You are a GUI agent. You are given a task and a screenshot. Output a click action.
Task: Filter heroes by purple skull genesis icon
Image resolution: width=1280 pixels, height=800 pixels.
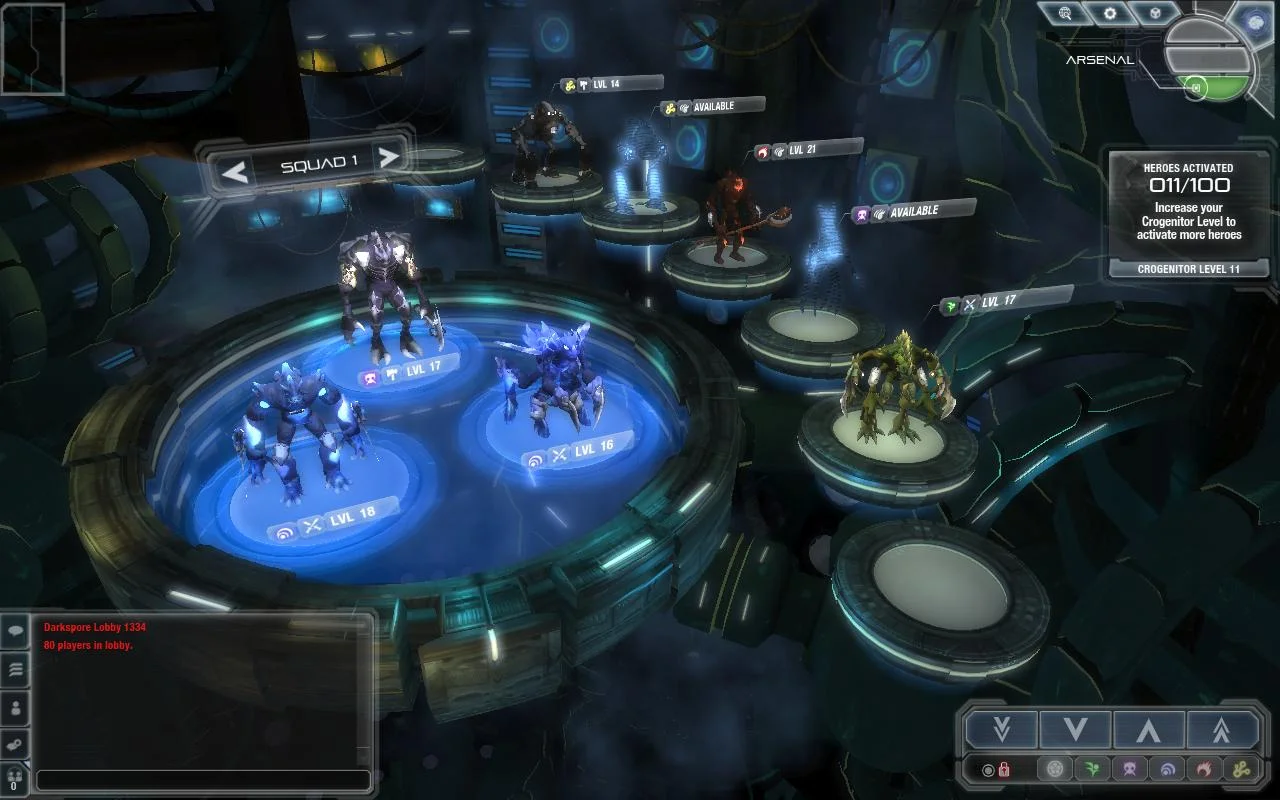point(1129,769)
